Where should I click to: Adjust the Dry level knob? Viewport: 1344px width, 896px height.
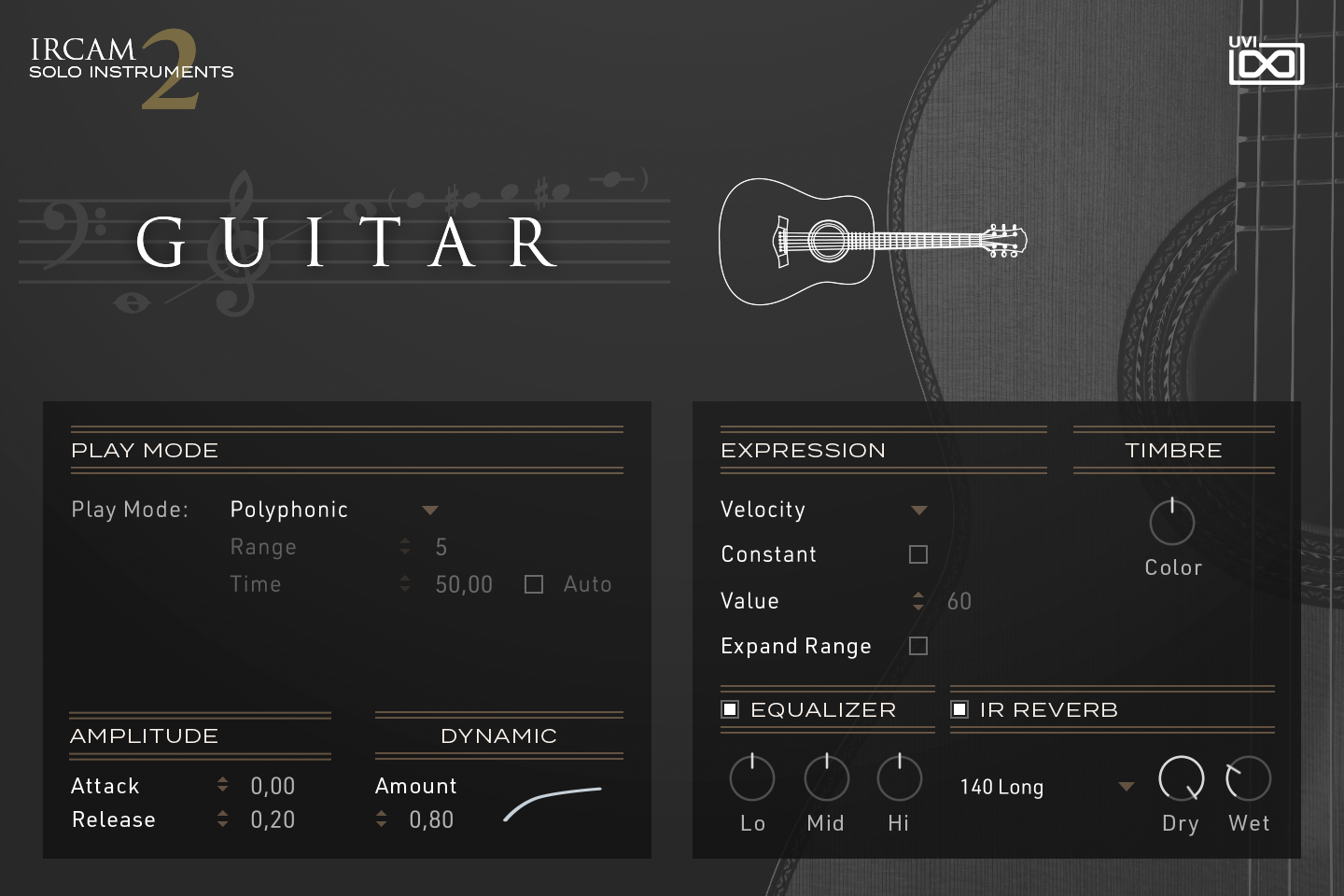click(1180, 777)
